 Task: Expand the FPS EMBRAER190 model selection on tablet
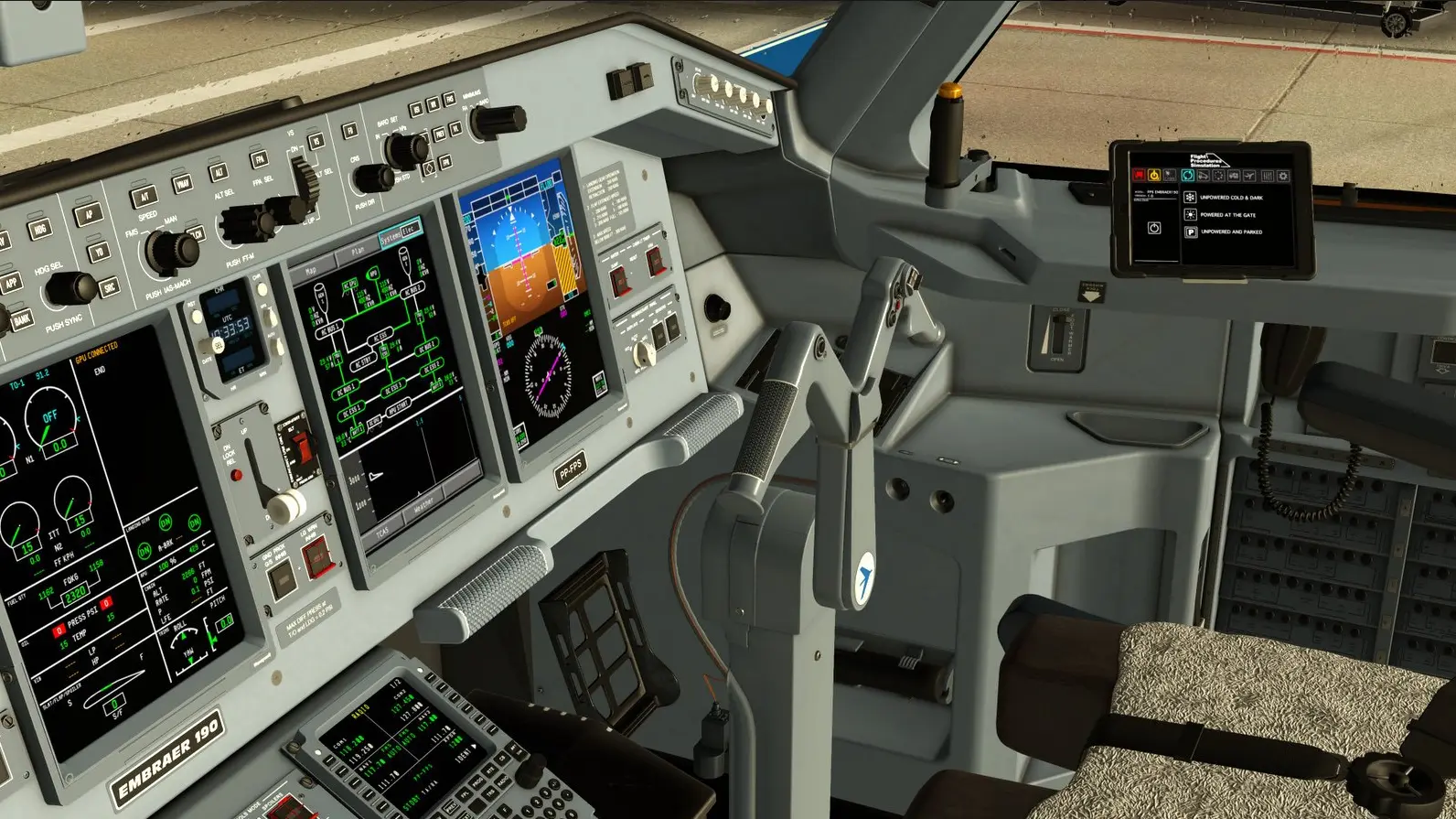(1162, 192)
